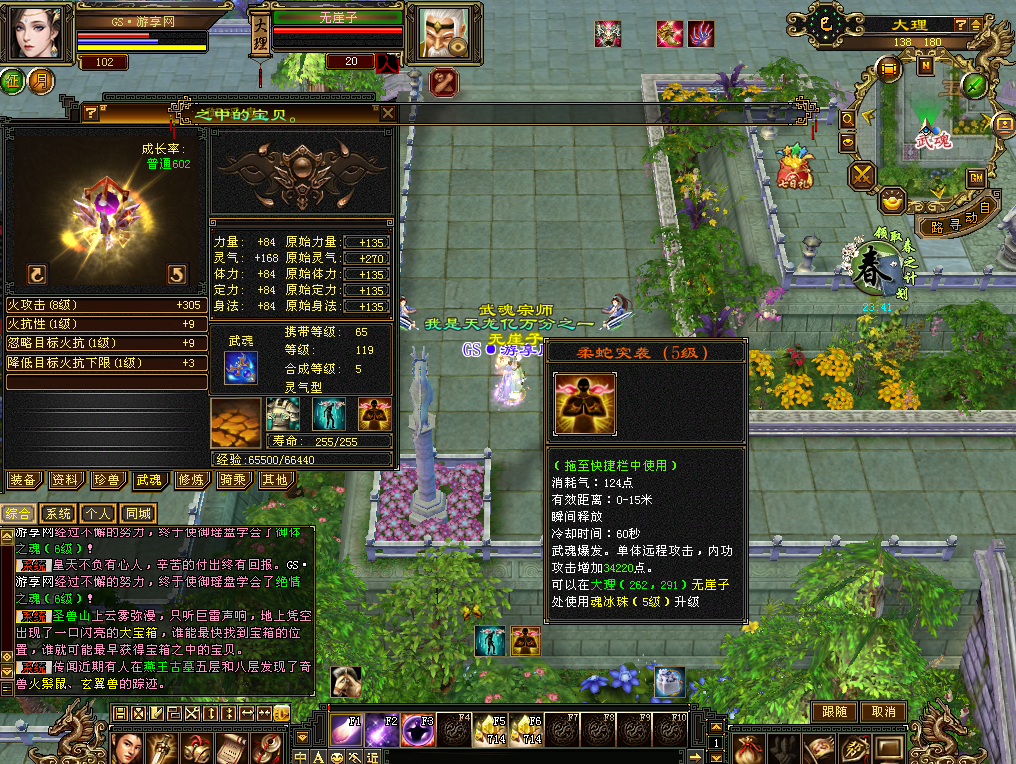Viewport: 1016px width, 764px height.
Task: Show the 个人 (Personal) chat channel
Action: tap(97, 513)
